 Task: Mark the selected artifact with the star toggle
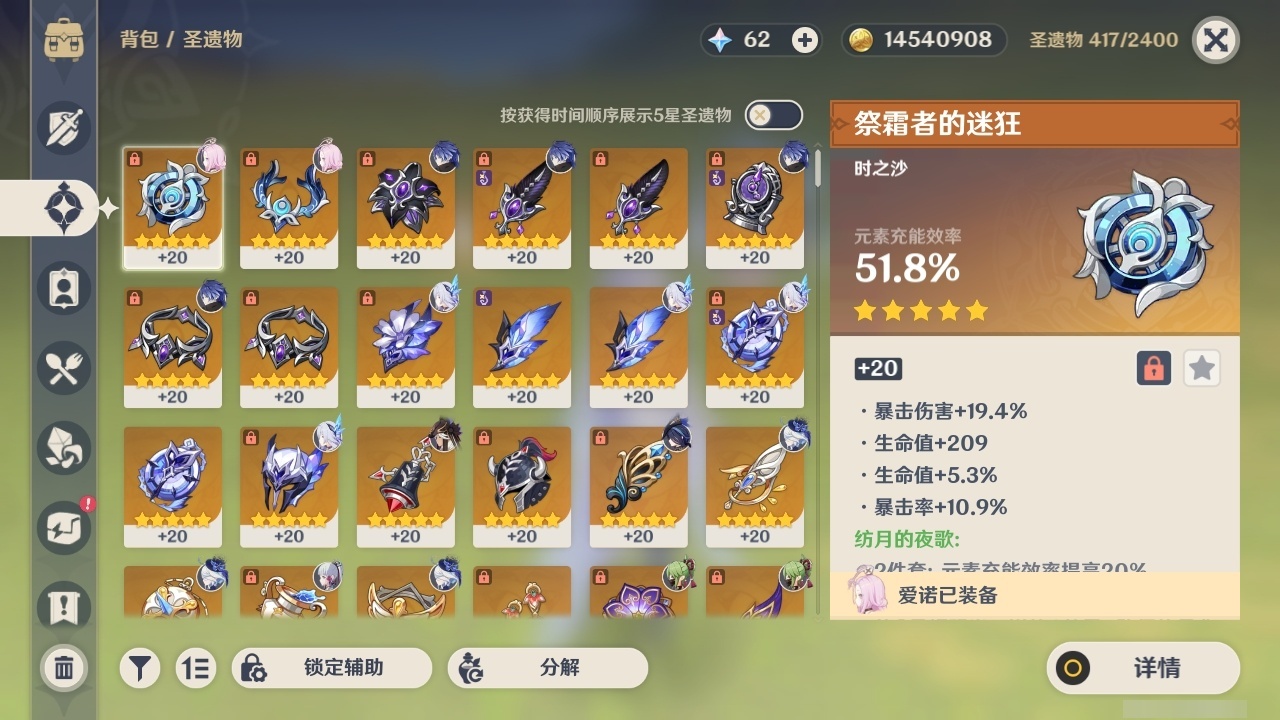[1201, 368]
